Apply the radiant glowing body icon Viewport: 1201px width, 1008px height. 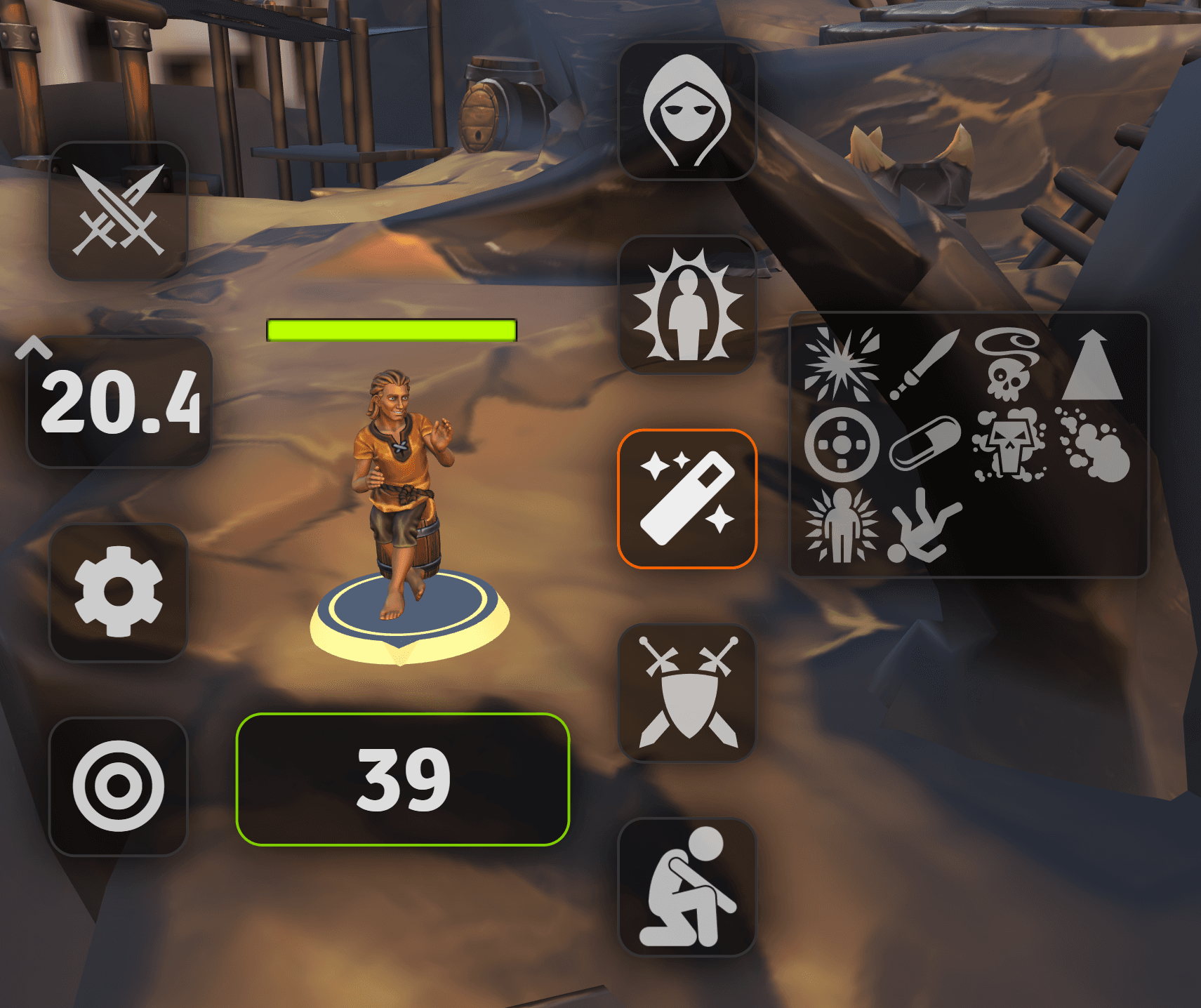841,526
